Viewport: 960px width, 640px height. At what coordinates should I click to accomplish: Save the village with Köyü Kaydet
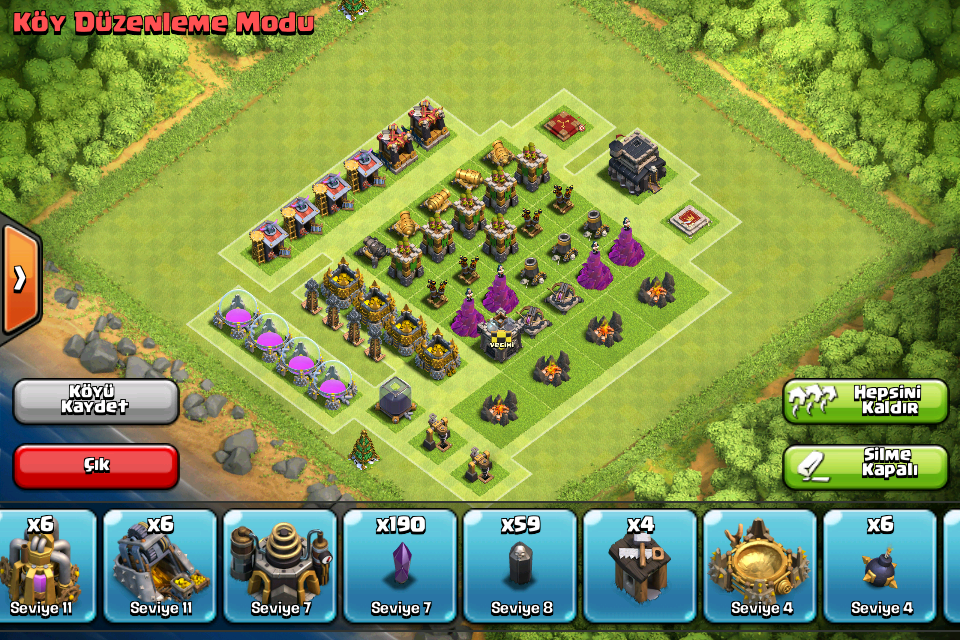96,400
